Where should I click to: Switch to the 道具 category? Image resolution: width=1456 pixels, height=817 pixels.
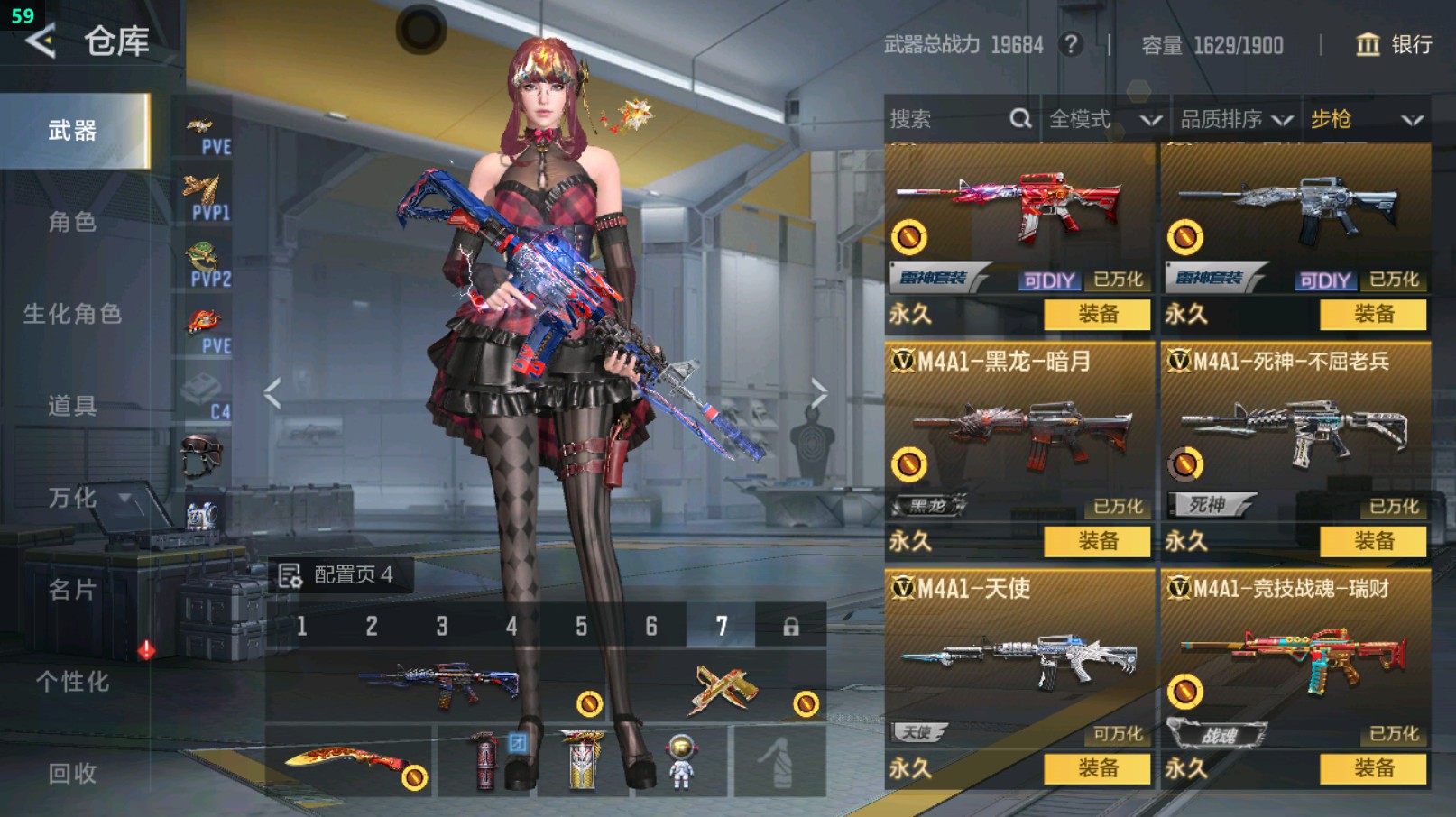click(x=72, y=406)
